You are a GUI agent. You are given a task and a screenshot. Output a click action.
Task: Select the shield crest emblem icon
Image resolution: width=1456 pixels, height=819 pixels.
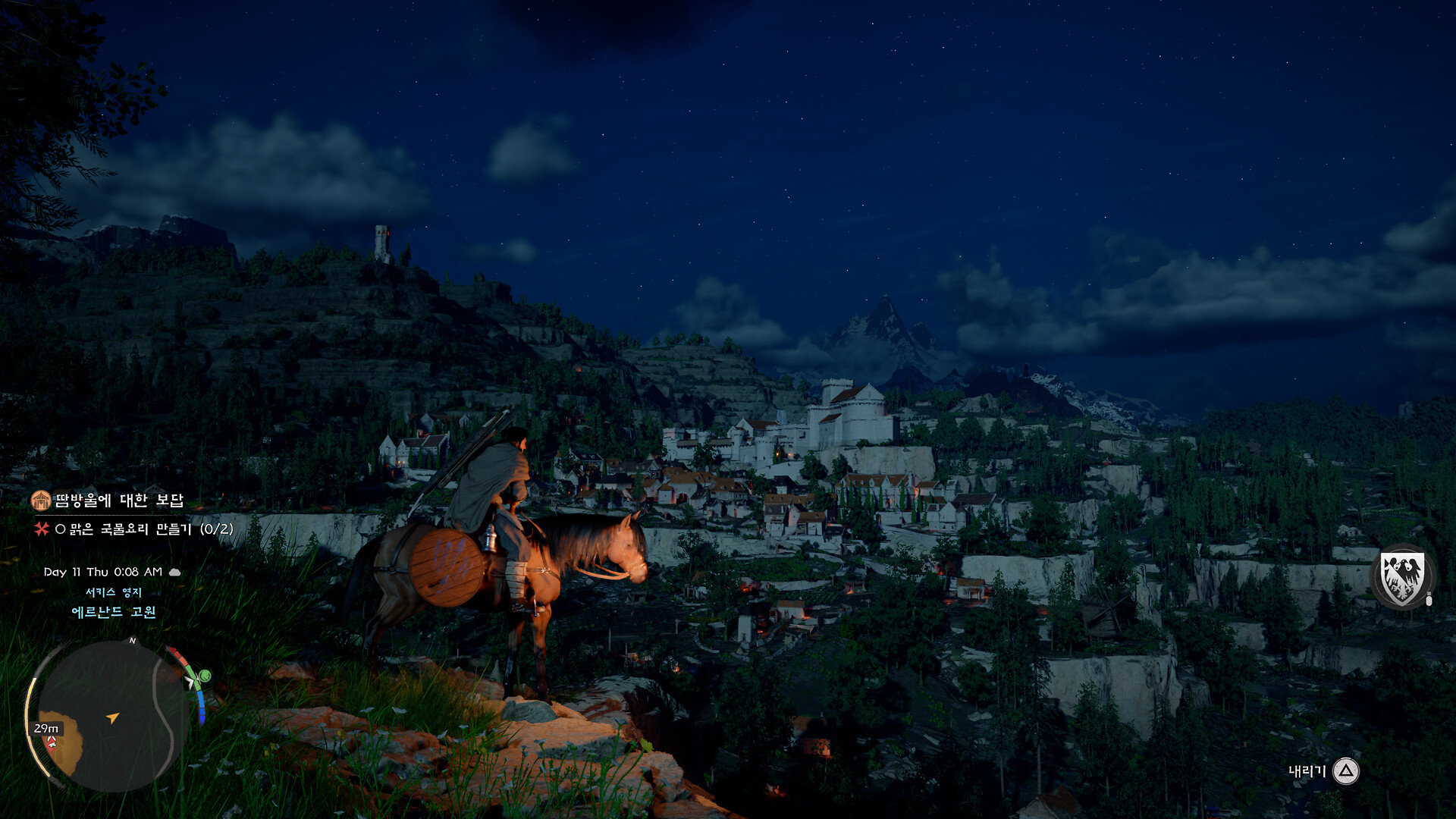[x=1401, y=578]
